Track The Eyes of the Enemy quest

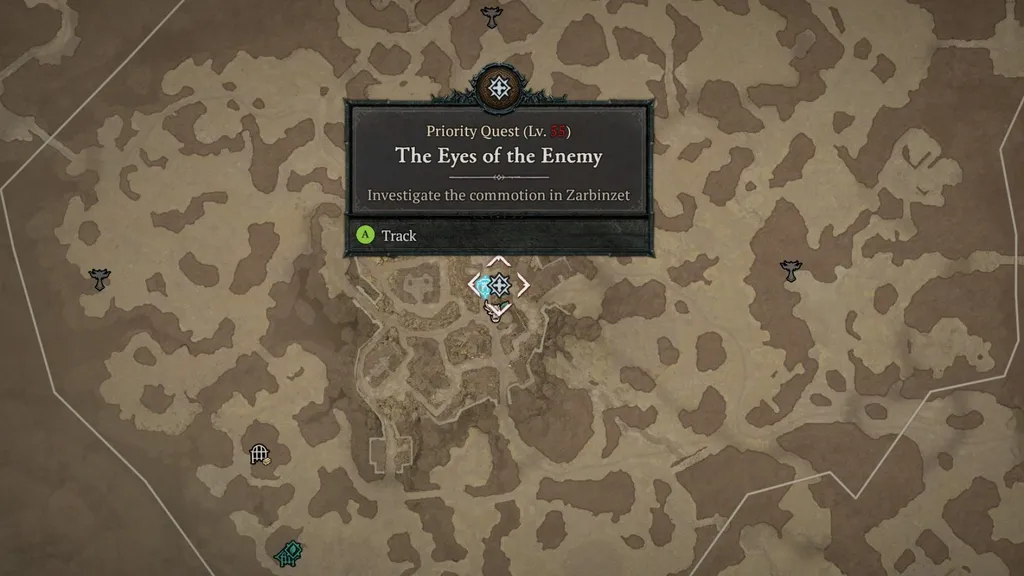pos(387,236)
